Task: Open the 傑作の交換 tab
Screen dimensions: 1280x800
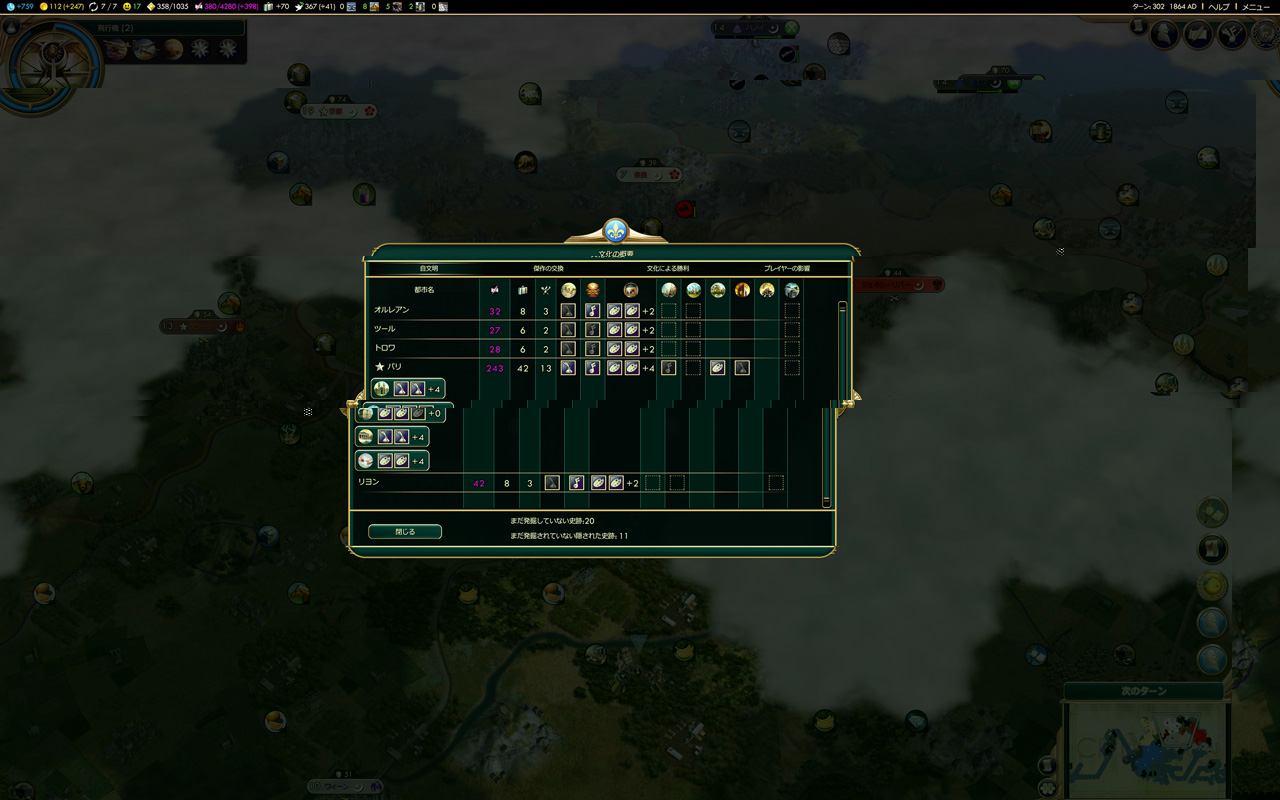Action: pyautogui.click(x=548, y=269)
